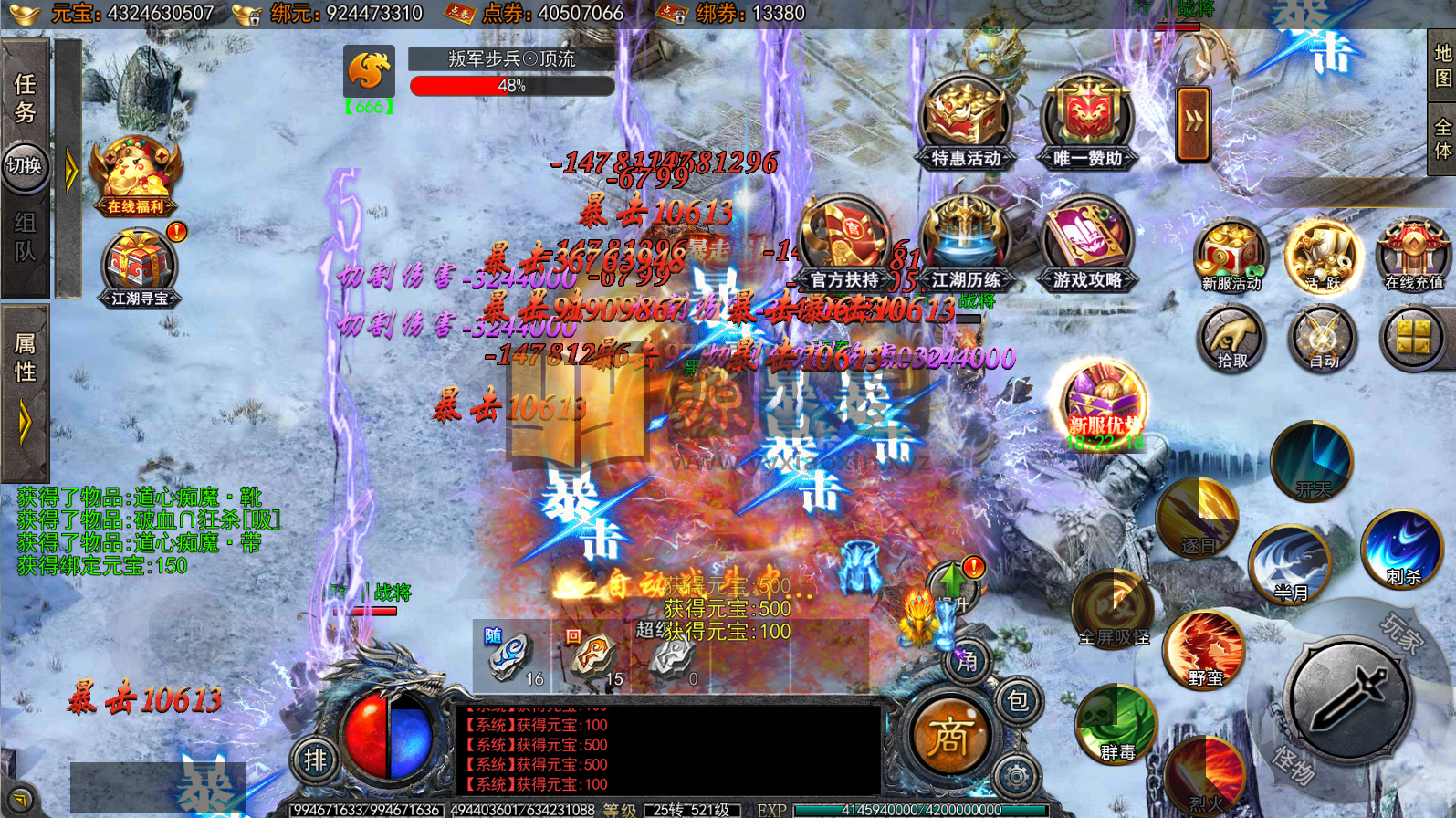Open the 任务 quest tab
The width and height of the screenshot is (1456, 818).
[25, 99]
